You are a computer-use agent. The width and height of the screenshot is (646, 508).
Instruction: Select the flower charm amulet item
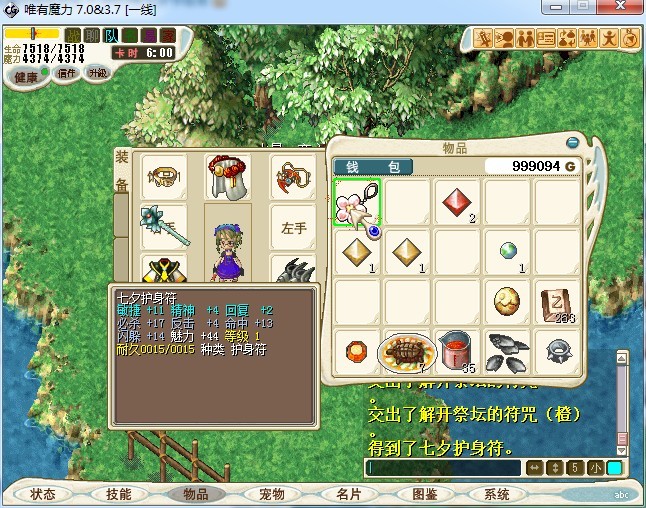(357, 203)
